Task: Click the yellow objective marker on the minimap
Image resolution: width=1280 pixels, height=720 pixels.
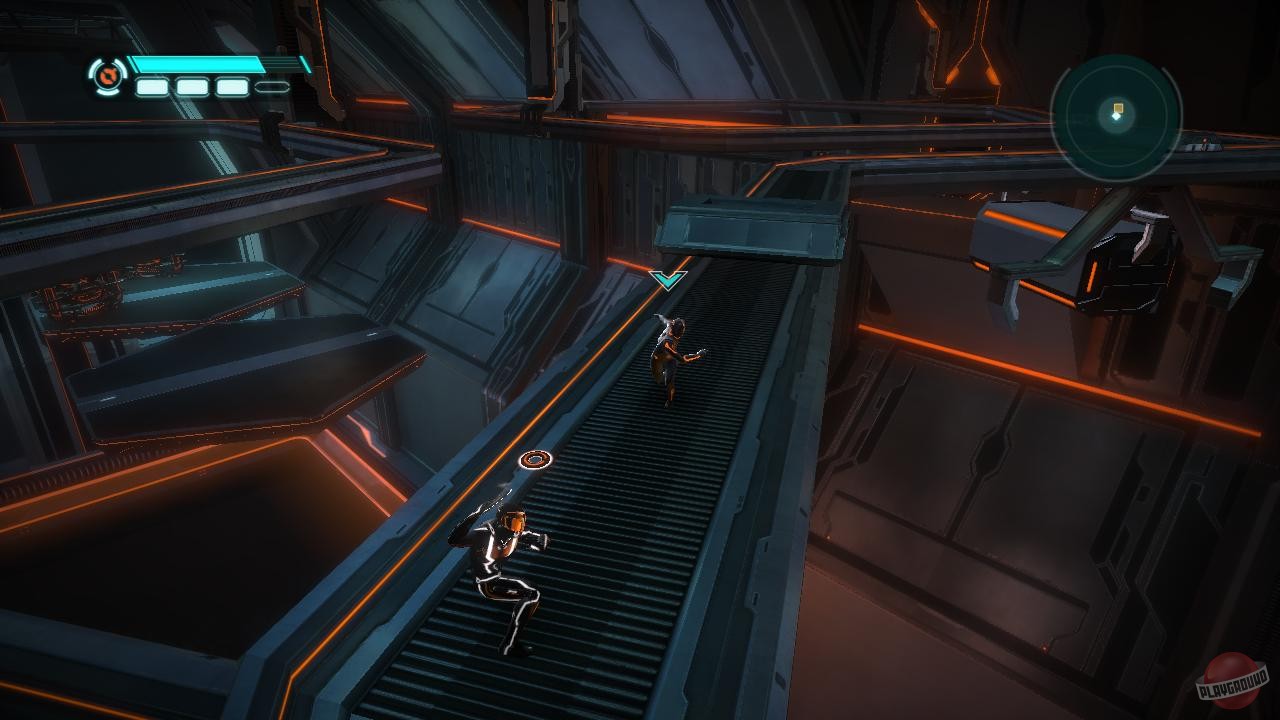Action: tap(1118, 108)
